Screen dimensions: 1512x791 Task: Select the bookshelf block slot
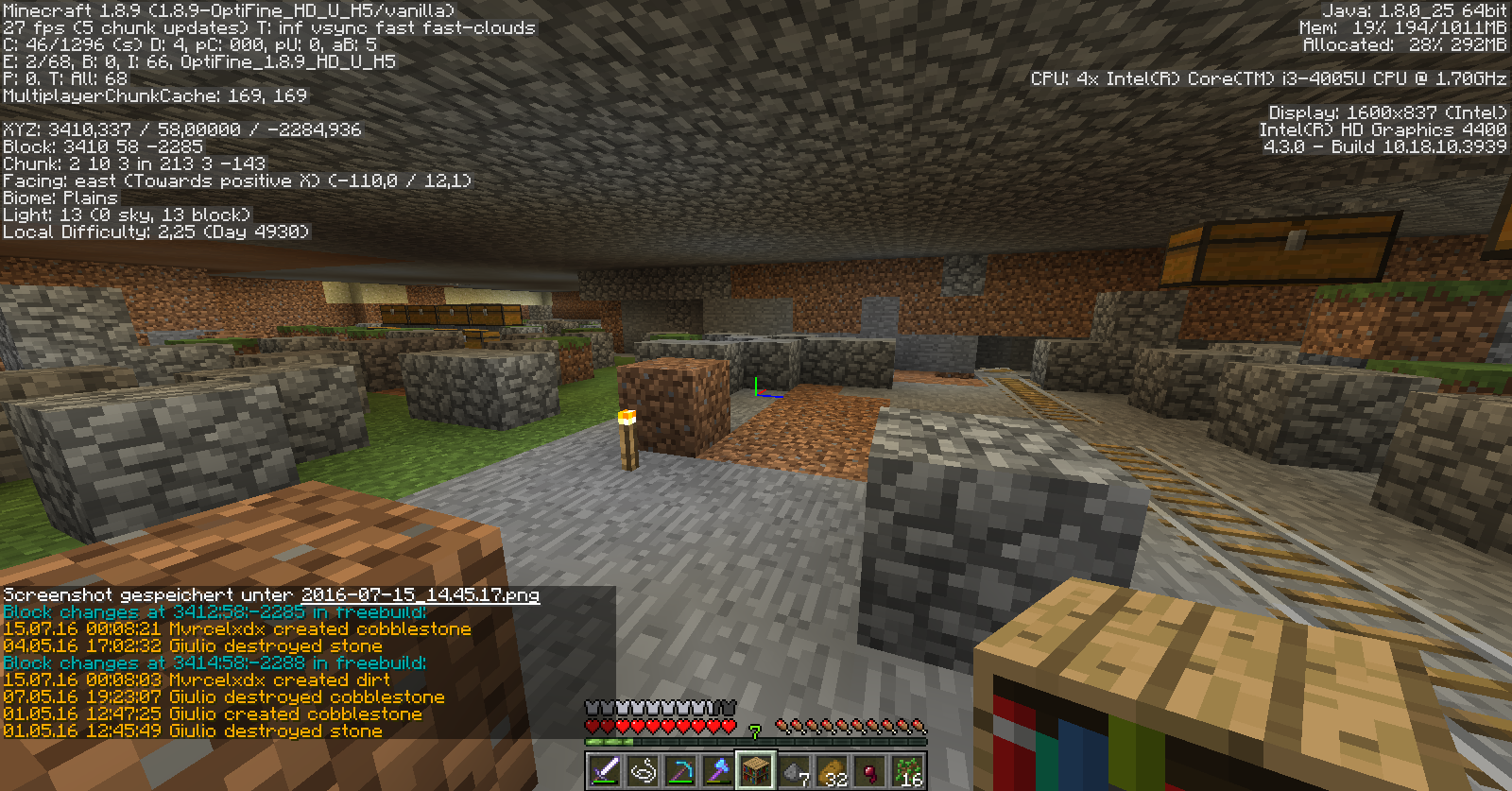[756, 770]
